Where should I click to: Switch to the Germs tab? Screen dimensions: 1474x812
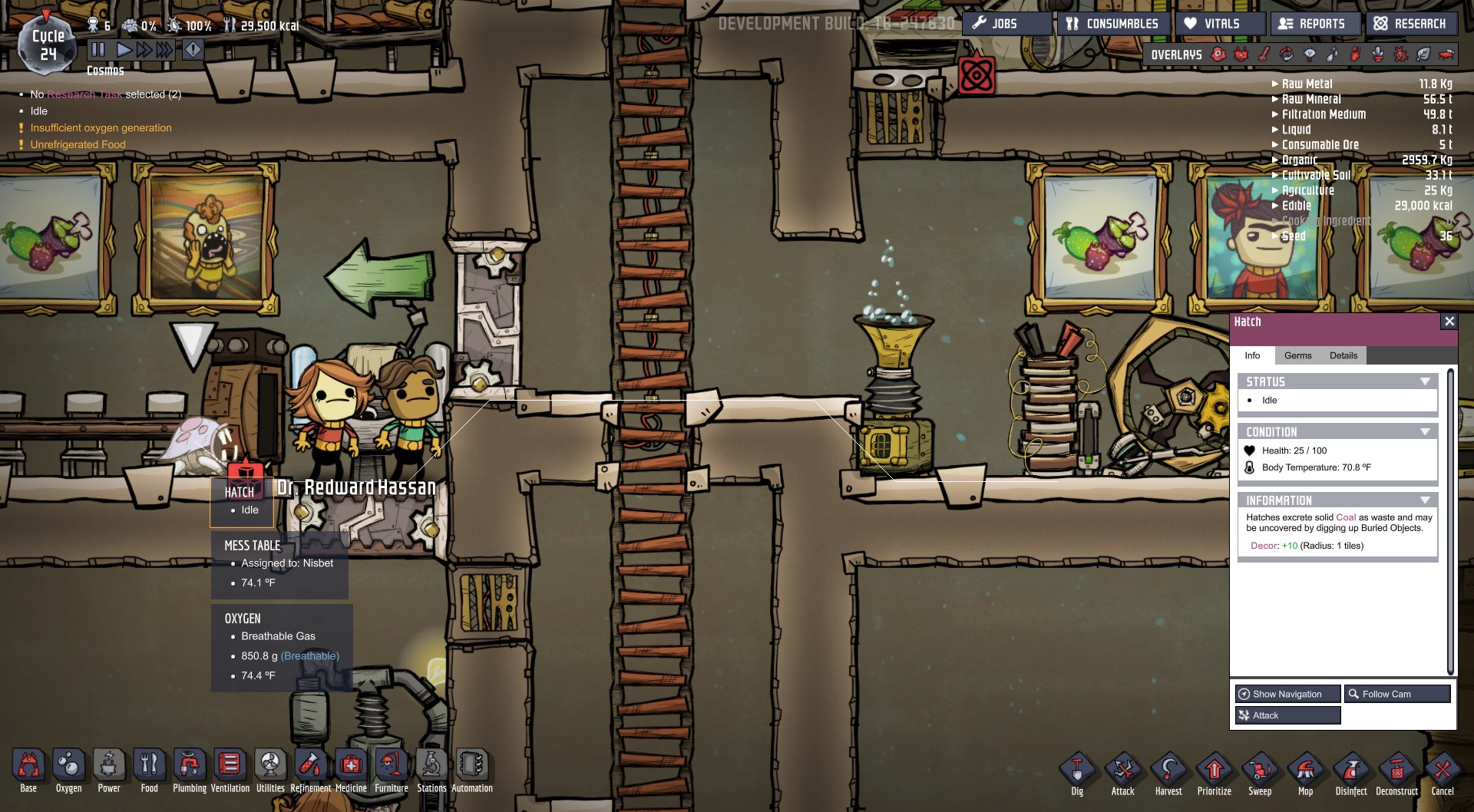pyautogui.click(x=1299, y=355)
